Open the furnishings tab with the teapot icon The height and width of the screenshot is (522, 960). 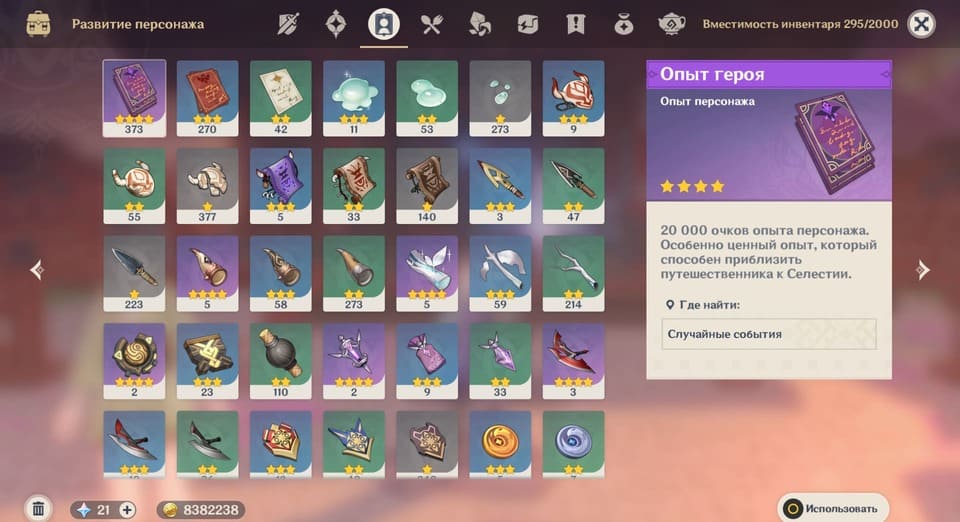pyautogui.click(x=671, y=24)
